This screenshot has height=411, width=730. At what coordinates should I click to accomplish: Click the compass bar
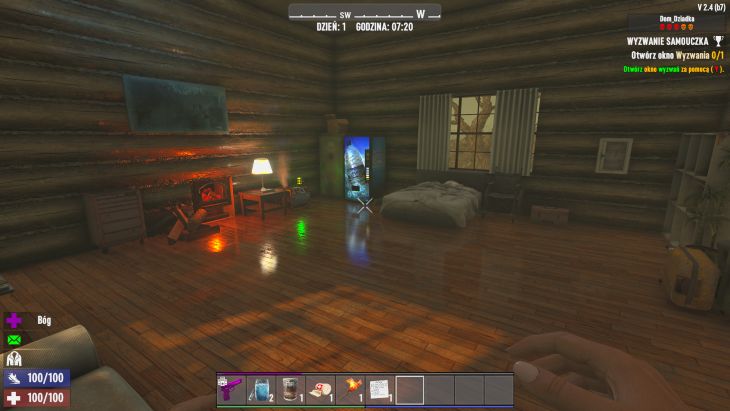point(364,13)
